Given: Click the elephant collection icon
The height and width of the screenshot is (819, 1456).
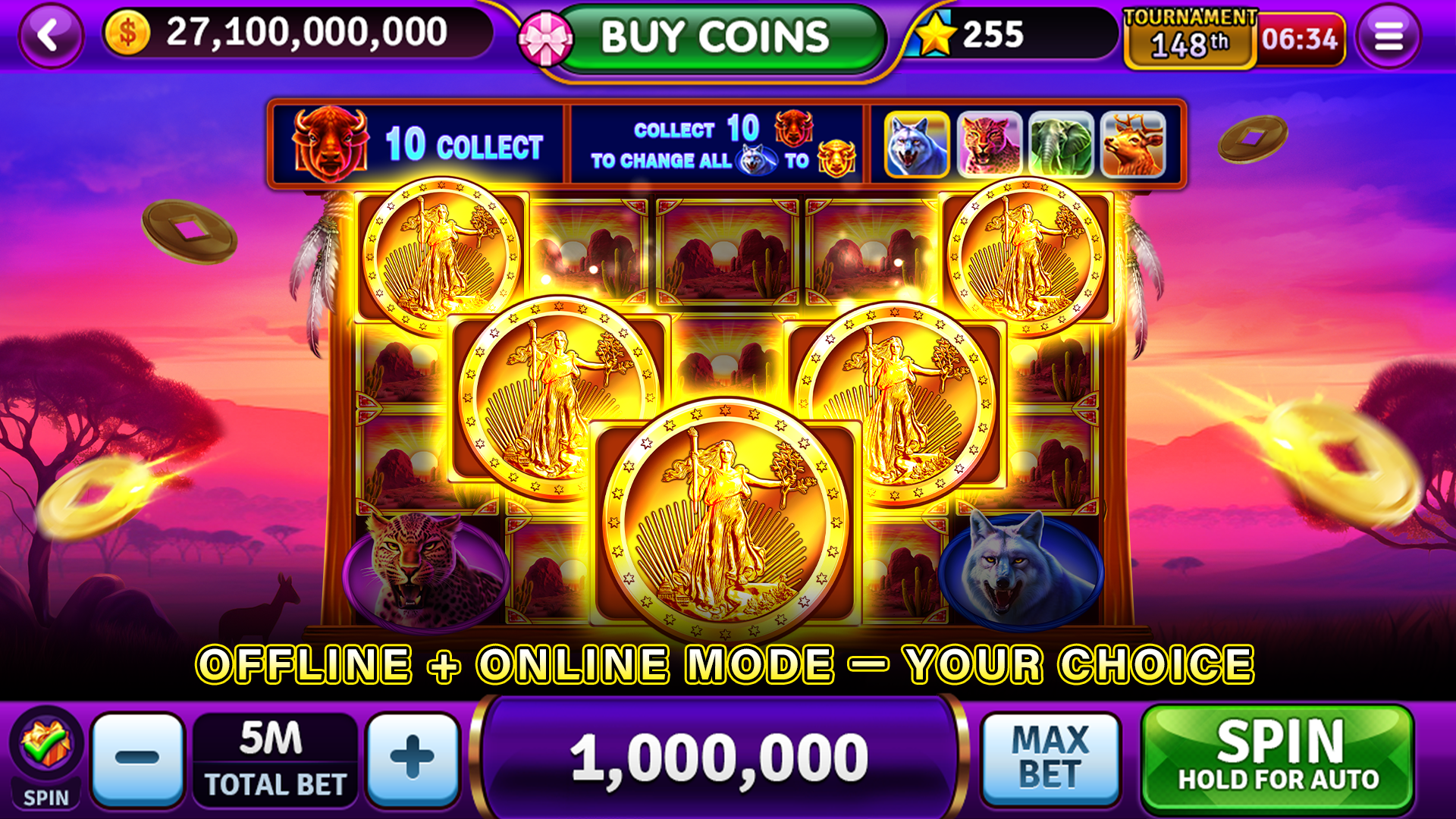Looking at the screenshot, I should 1059,144.
